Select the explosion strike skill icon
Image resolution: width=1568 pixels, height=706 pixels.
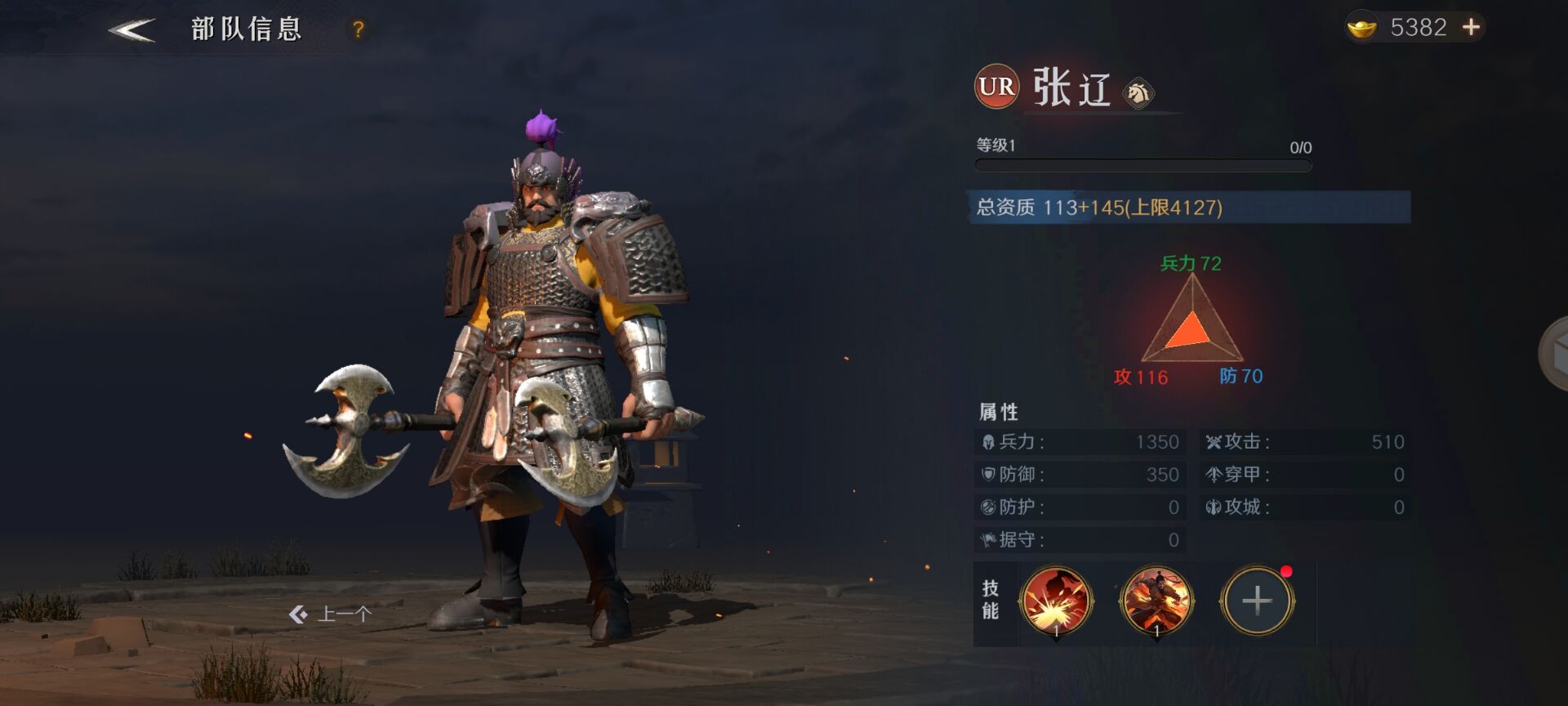click(x=1056, y=601)
